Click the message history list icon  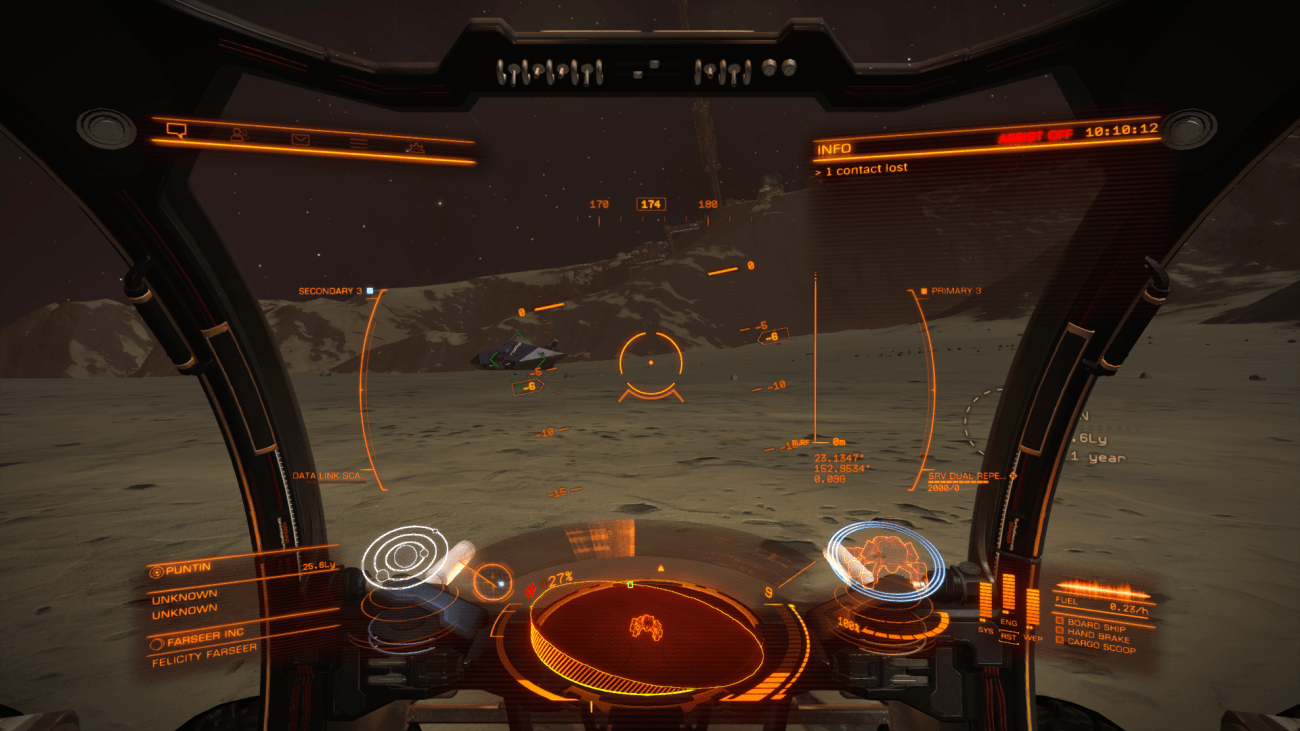tap(358, 144)
